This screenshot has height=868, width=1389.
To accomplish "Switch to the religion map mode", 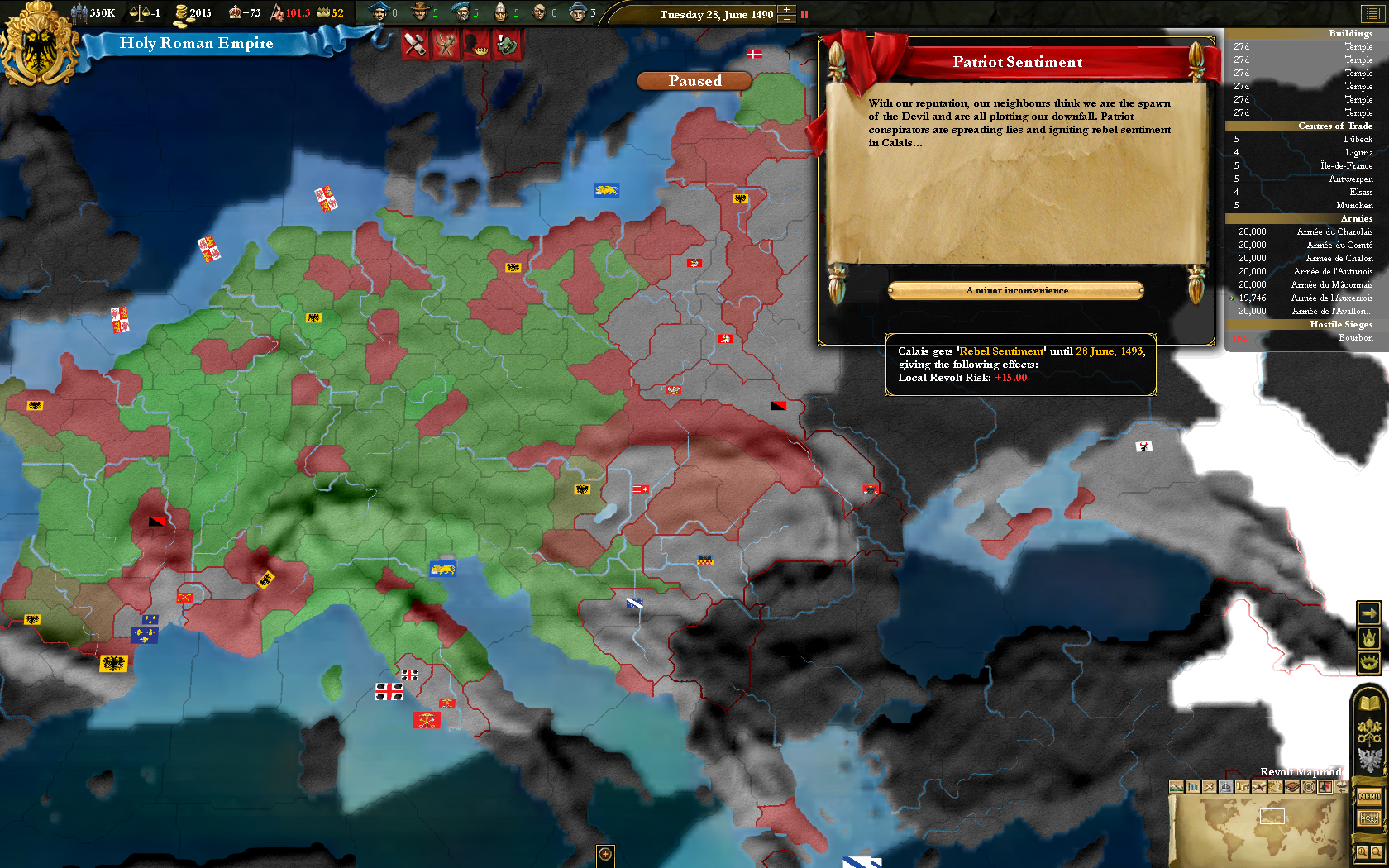I will coord(1226,787).
